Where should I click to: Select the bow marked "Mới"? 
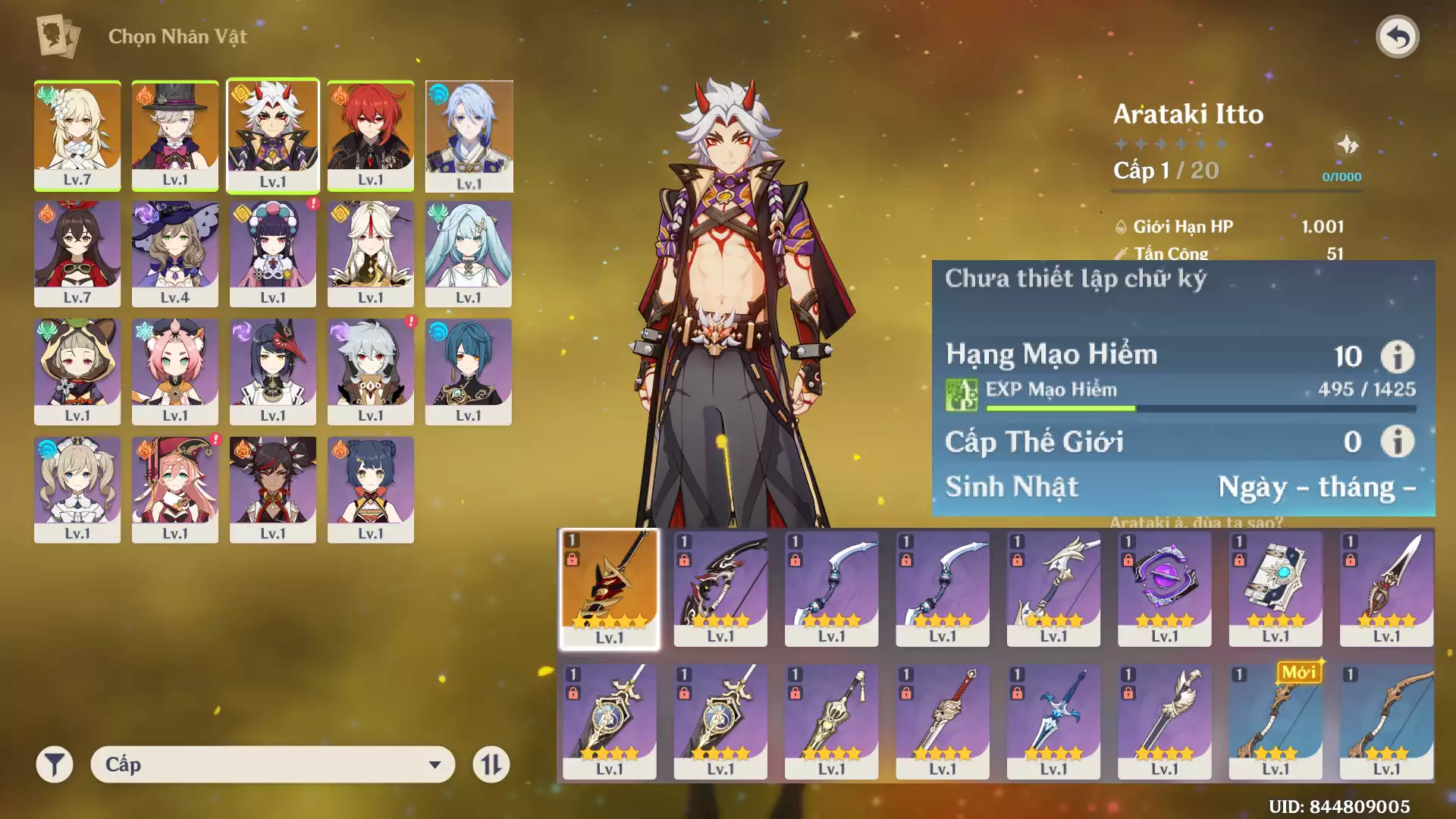pos(1276,721)
